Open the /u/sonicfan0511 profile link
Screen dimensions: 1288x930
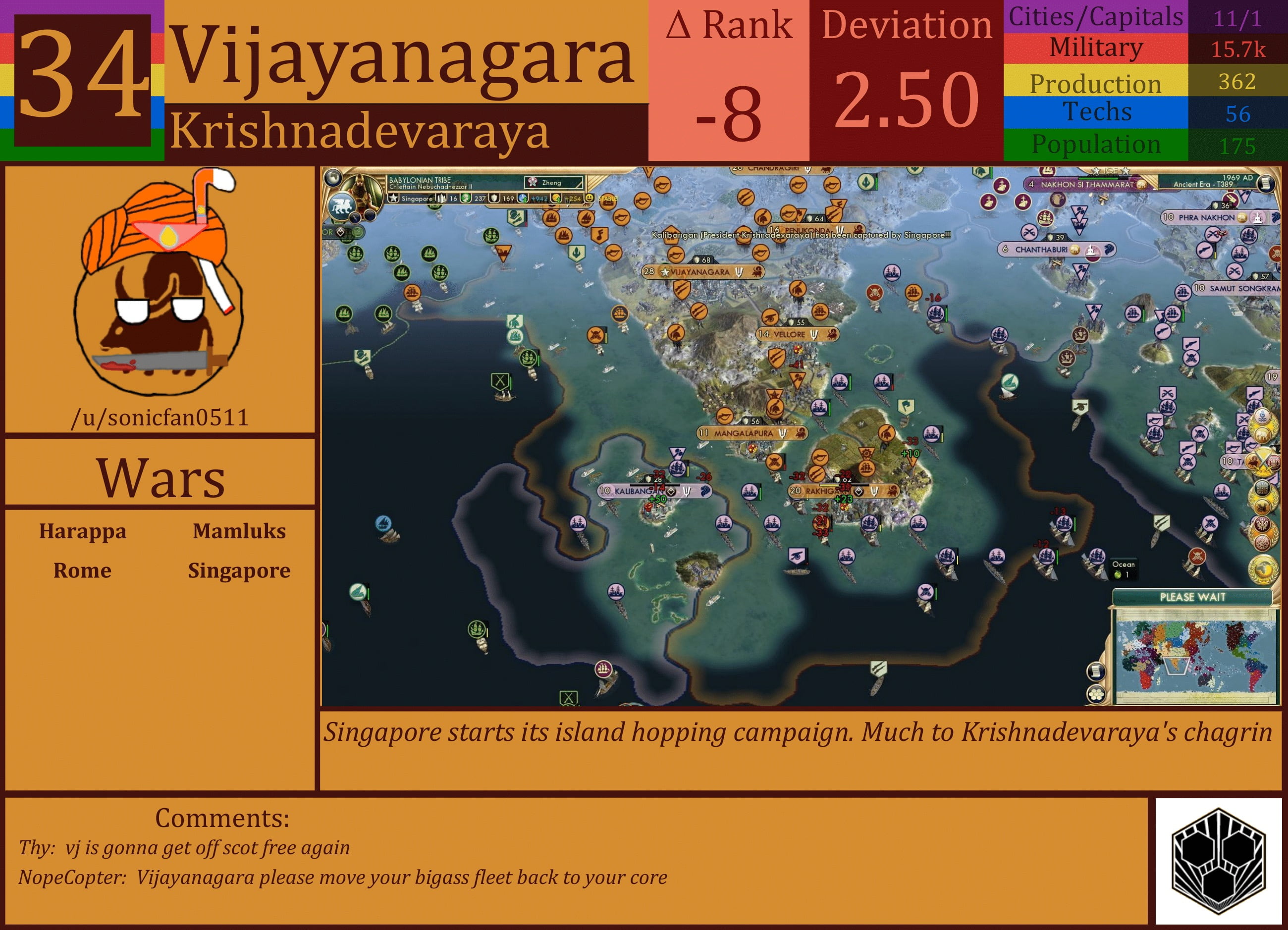pyautogui.click(x=161, y=417)
